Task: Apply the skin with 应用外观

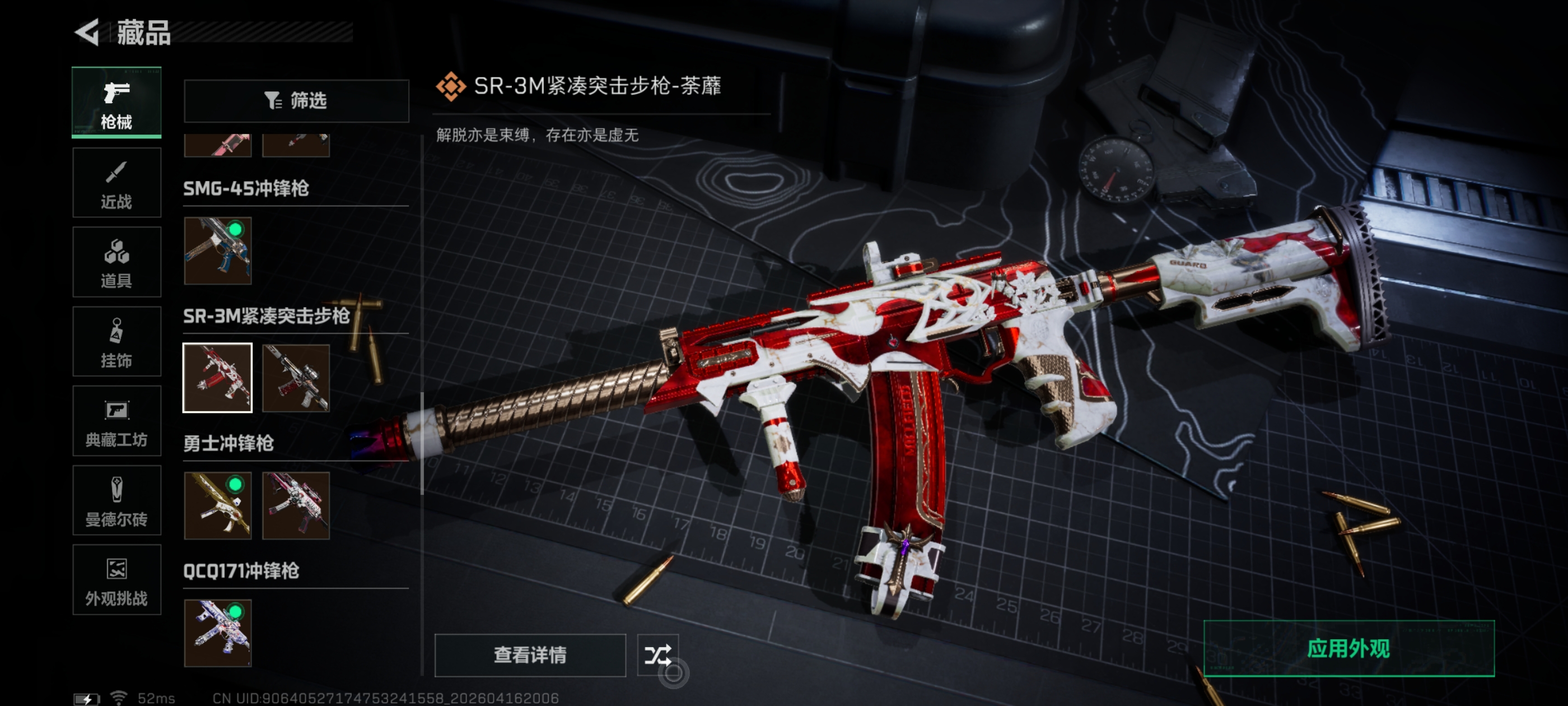Action: pyautogui.click(x=1348, y=649)
